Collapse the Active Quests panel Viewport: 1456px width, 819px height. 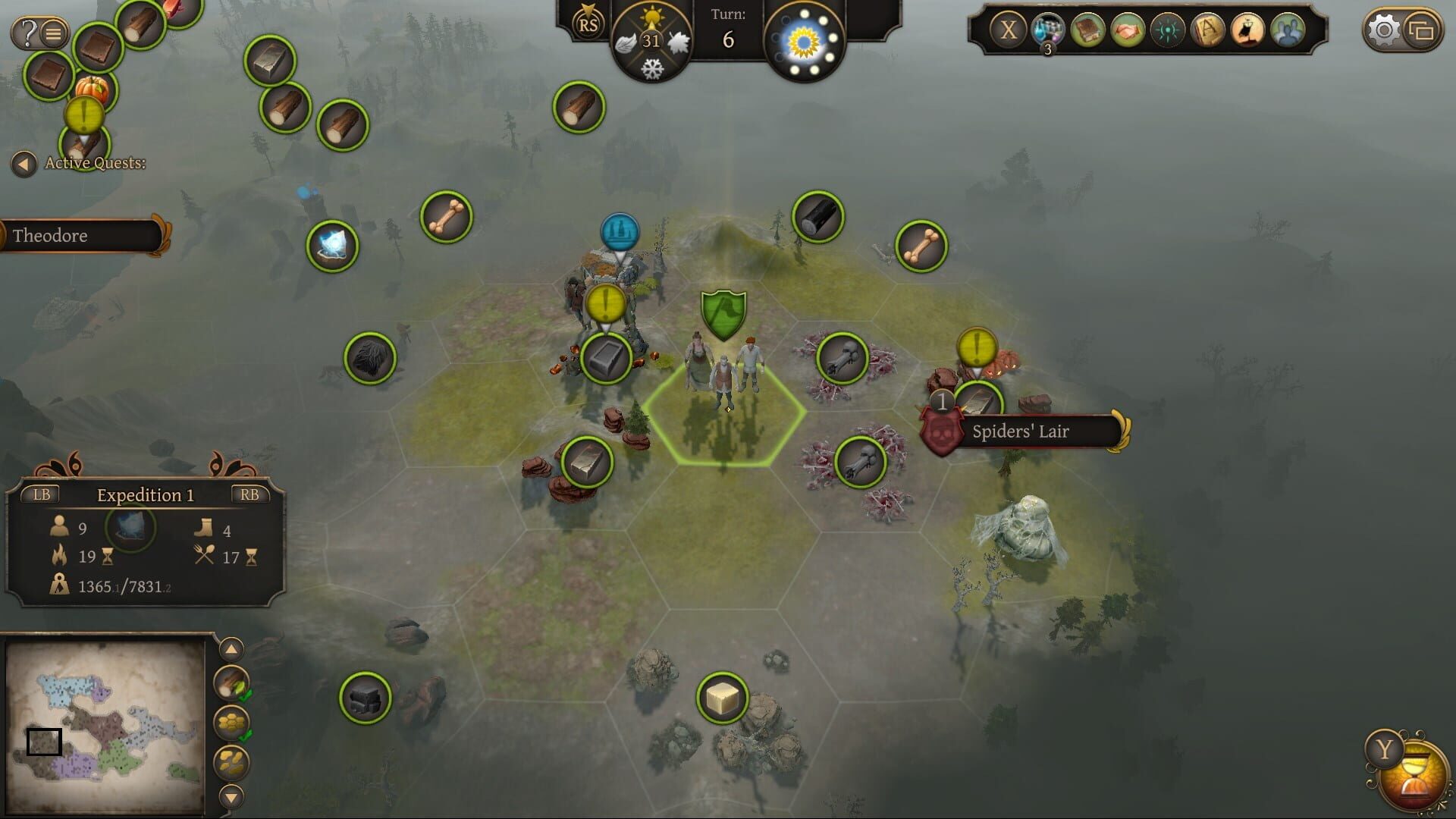tap(26, 162)
